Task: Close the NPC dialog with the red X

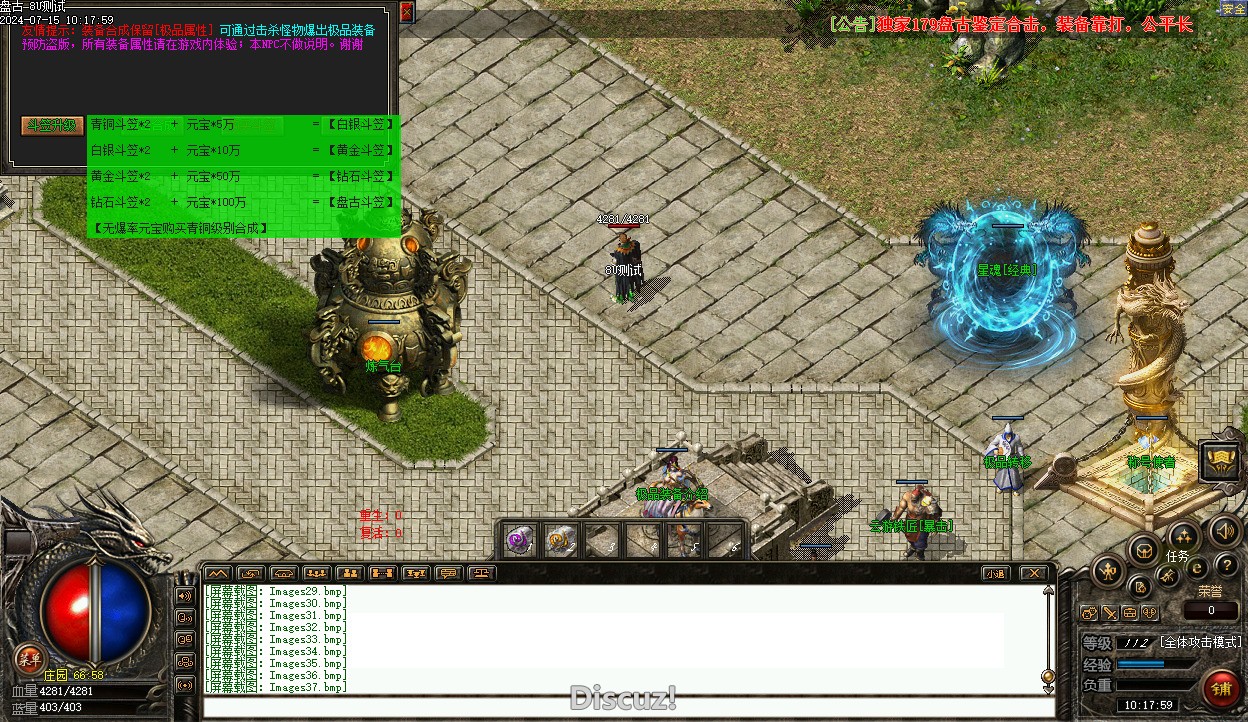Action: pos(406,12)
